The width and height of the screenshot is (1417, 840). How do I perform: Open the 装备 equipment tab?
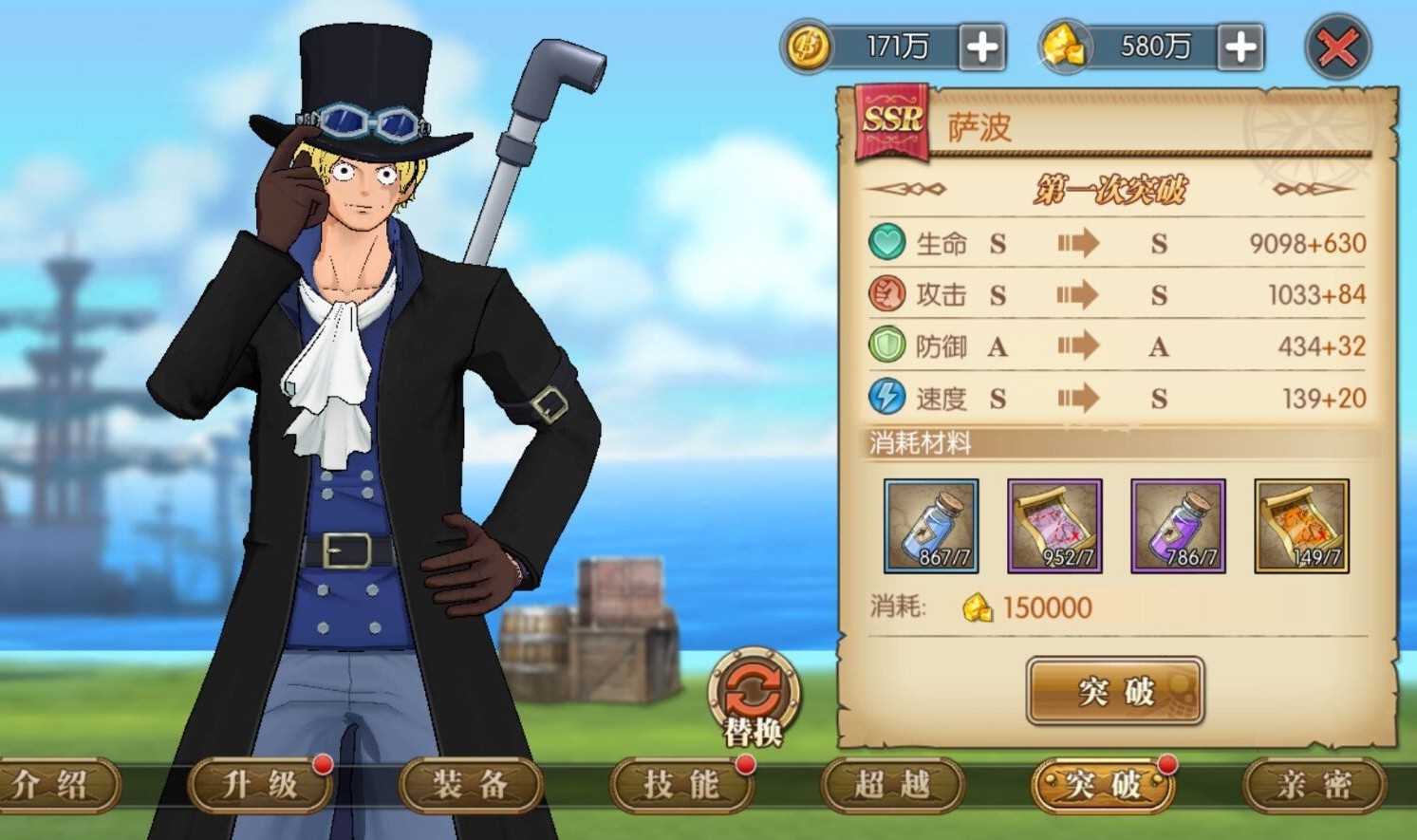click(471, 785)
